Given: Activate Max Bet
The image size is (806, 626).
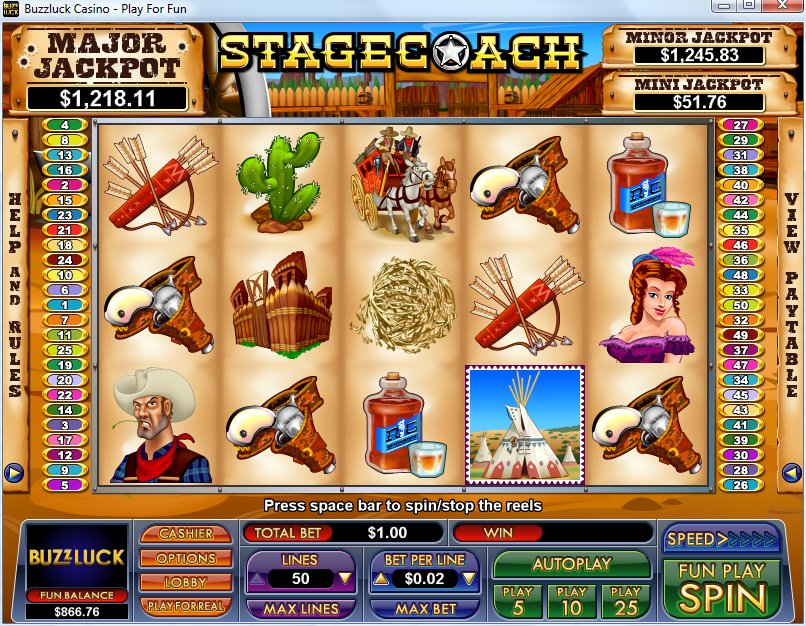Looking at the screenshot, I should coord(424,607).
